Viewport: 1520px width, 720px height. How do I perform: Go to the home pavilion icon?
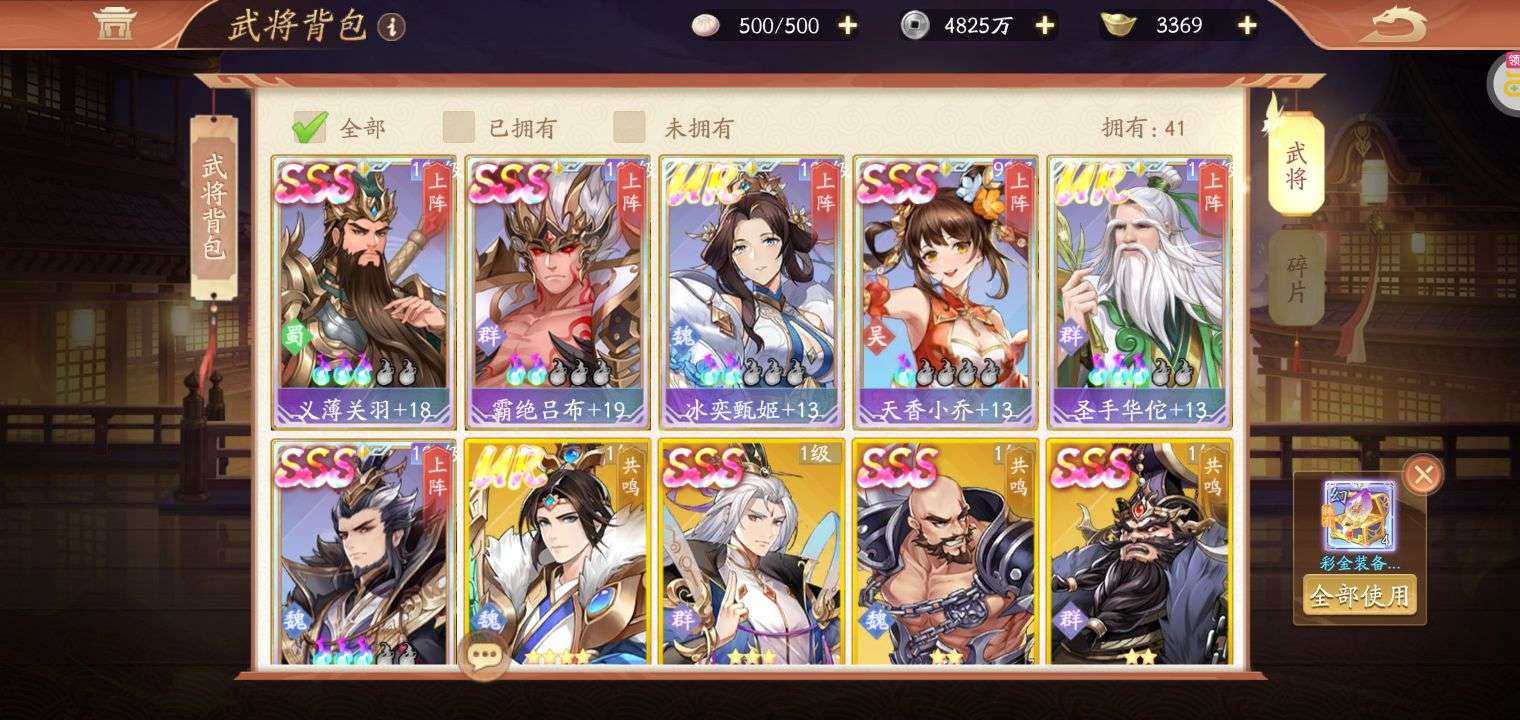(114, 22)
